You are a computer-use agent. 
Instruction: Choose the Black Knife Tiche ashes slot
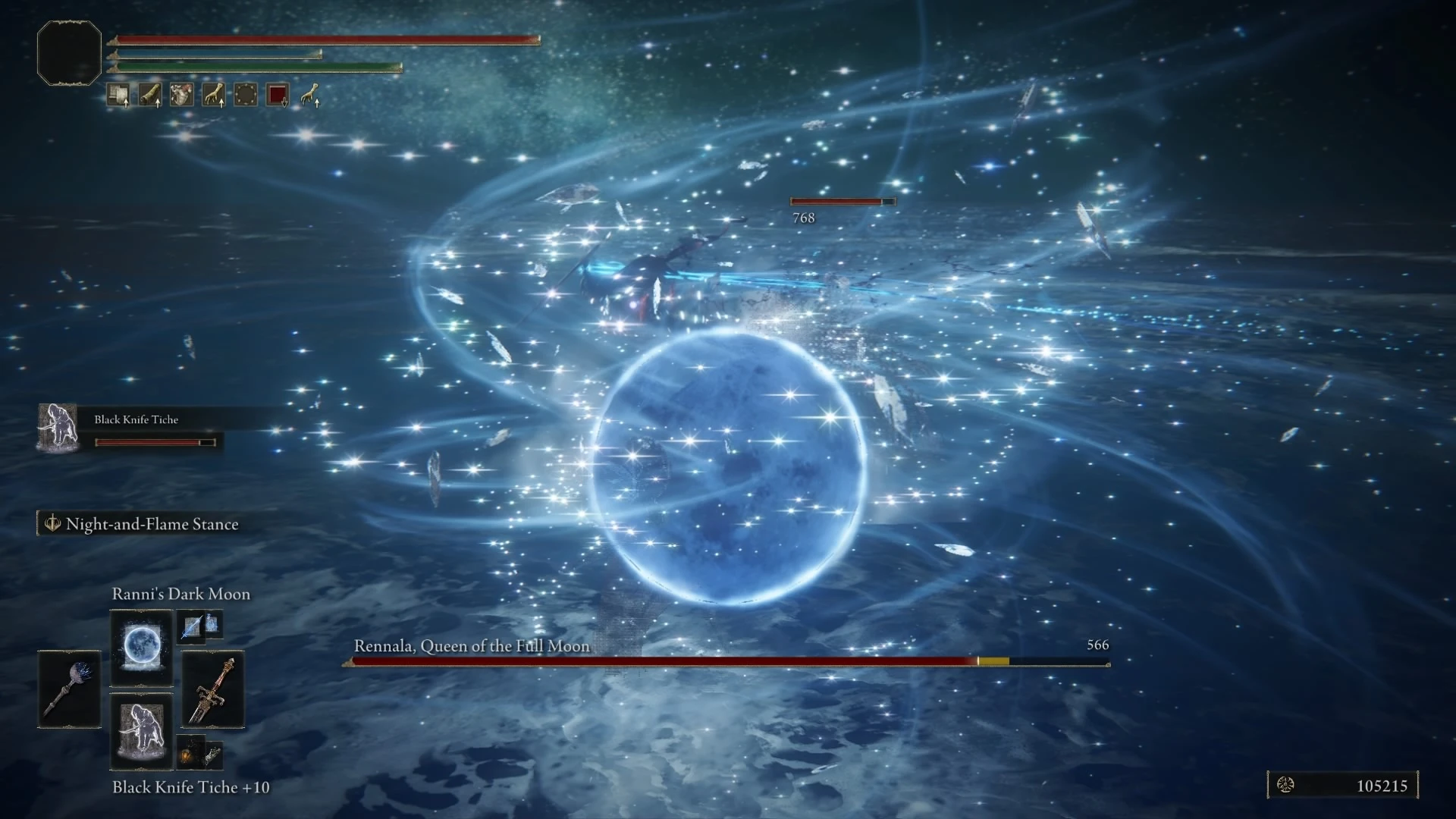[x=141, y=730]
